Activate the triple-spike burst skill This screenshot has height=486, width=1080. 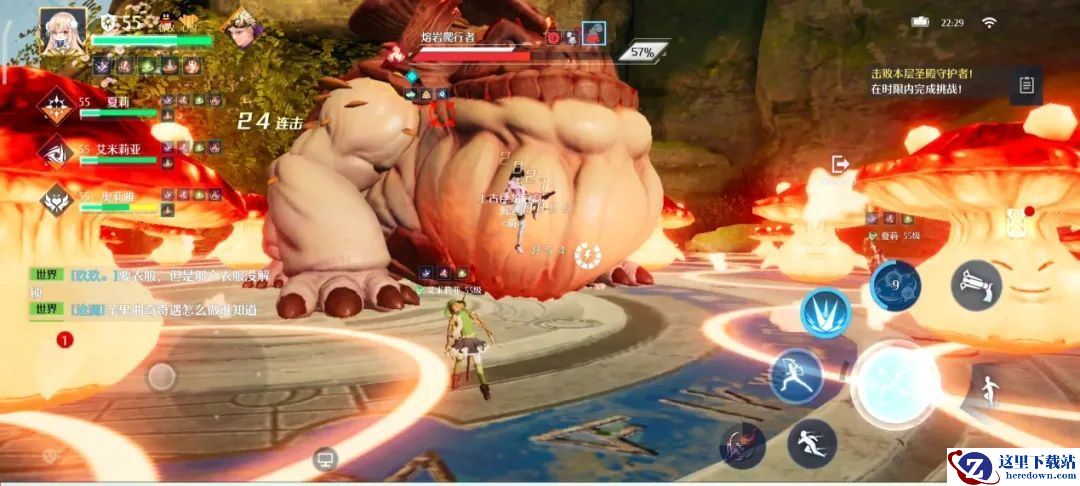[825, 313]
